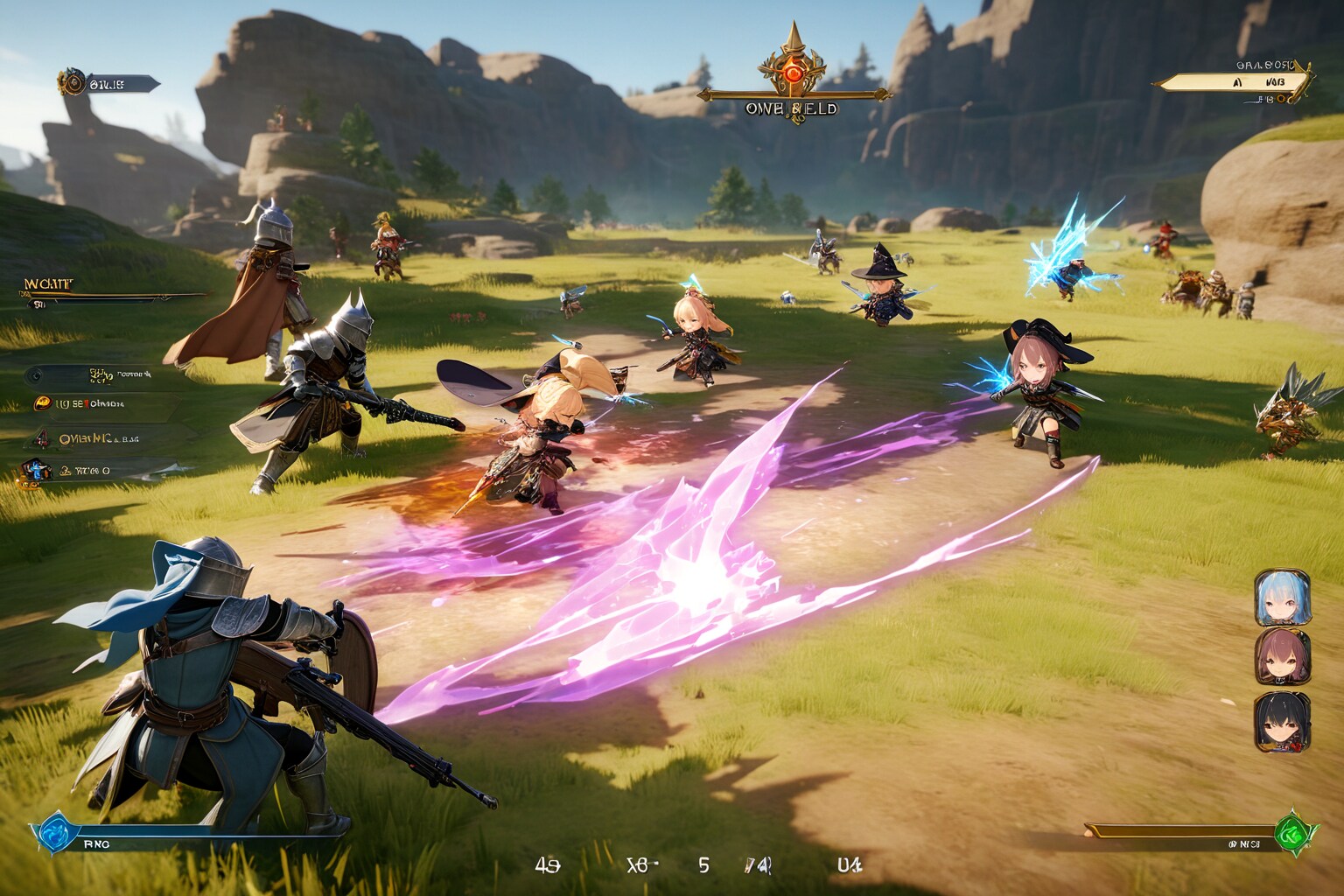Open the gold-framed panel in upper right
1344x896 pixels.
click(1234, 82)
